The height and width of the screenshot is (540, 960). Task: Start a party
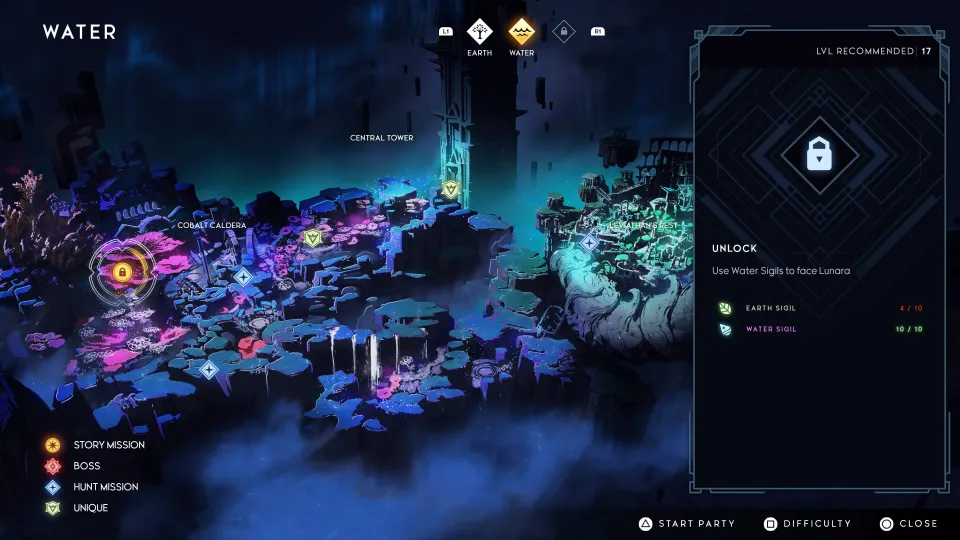[x=687, y=523]
